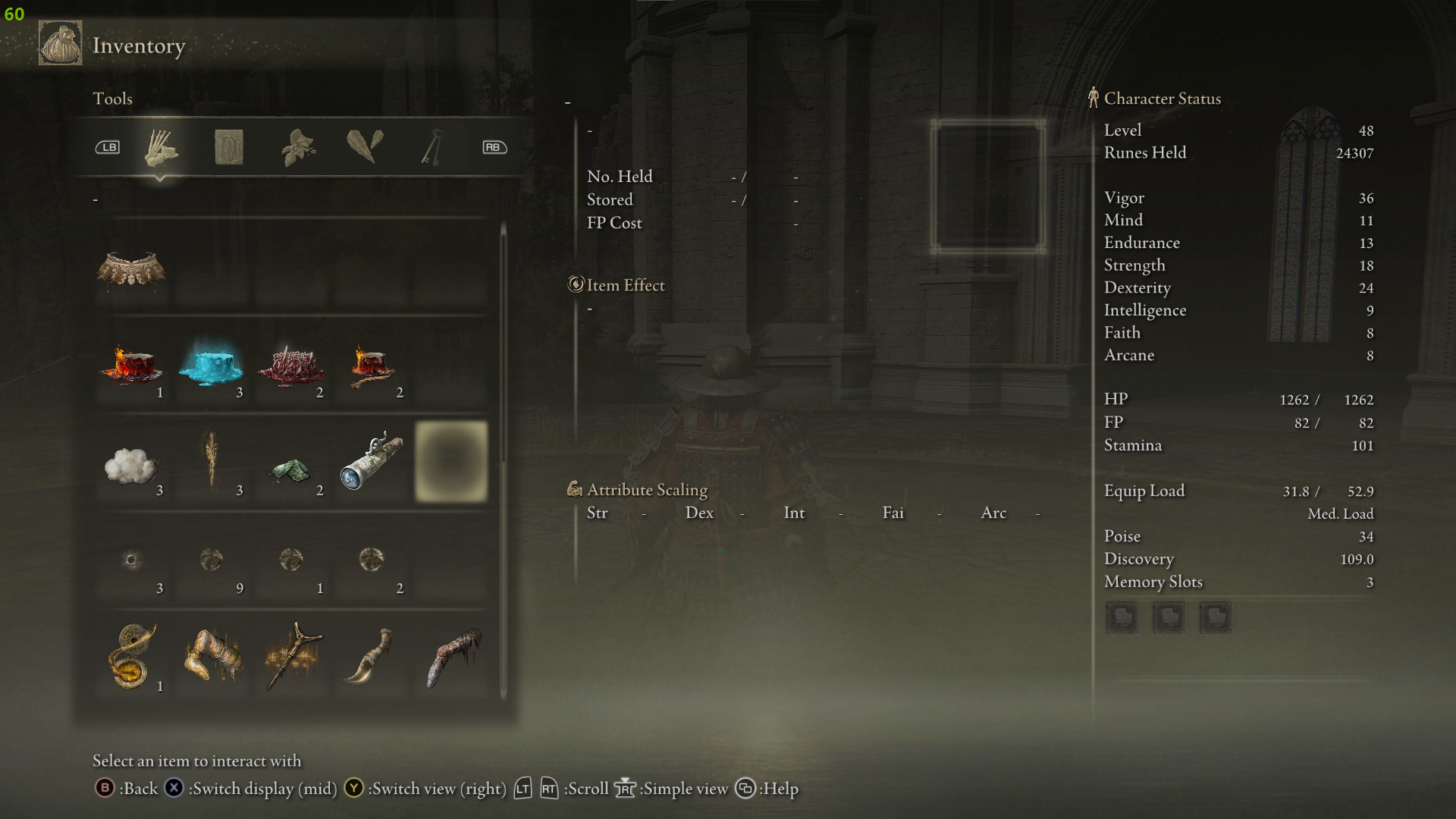Viewport: 1456px width, 819px height.
Task: Switch to the Key Items tab
Action: click(x=431, y=147)
